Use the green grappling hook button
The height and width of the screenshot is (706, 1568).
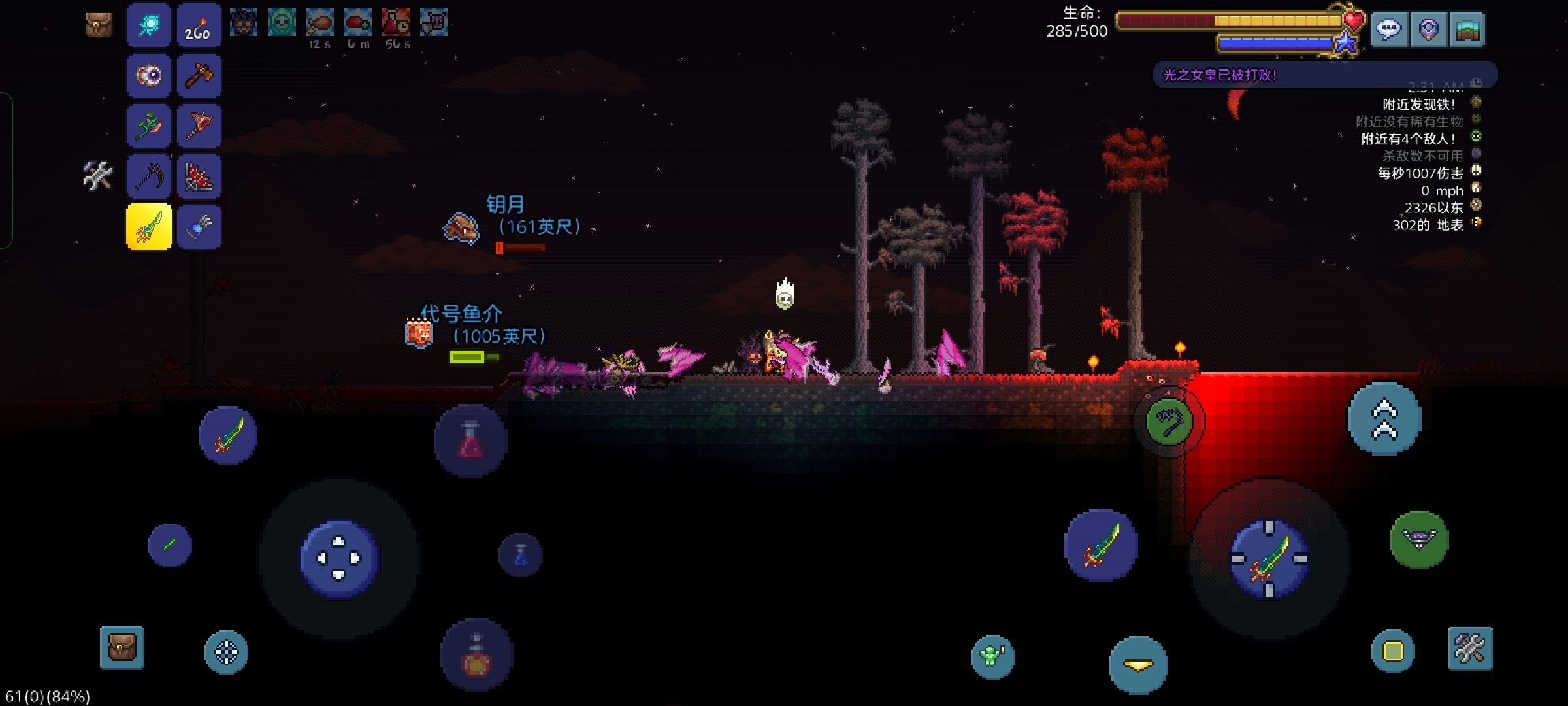(x=1169, y=422)
